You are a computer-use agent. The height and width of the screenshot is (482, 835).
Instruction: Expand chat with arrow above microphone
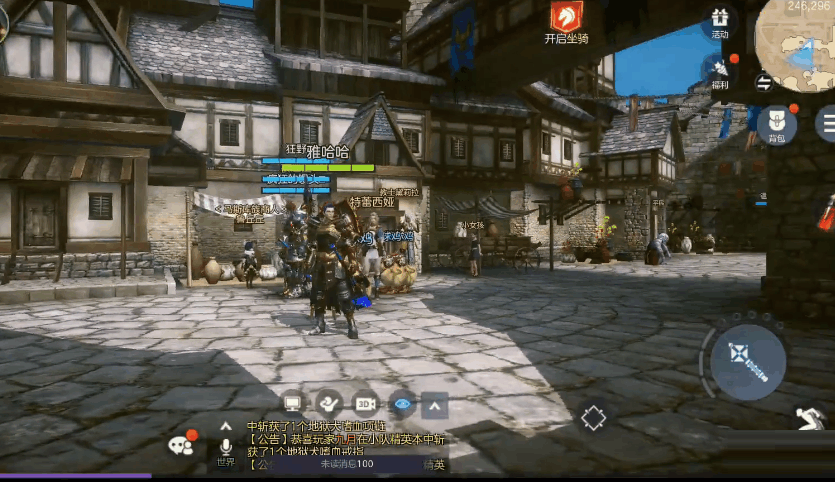226,425
